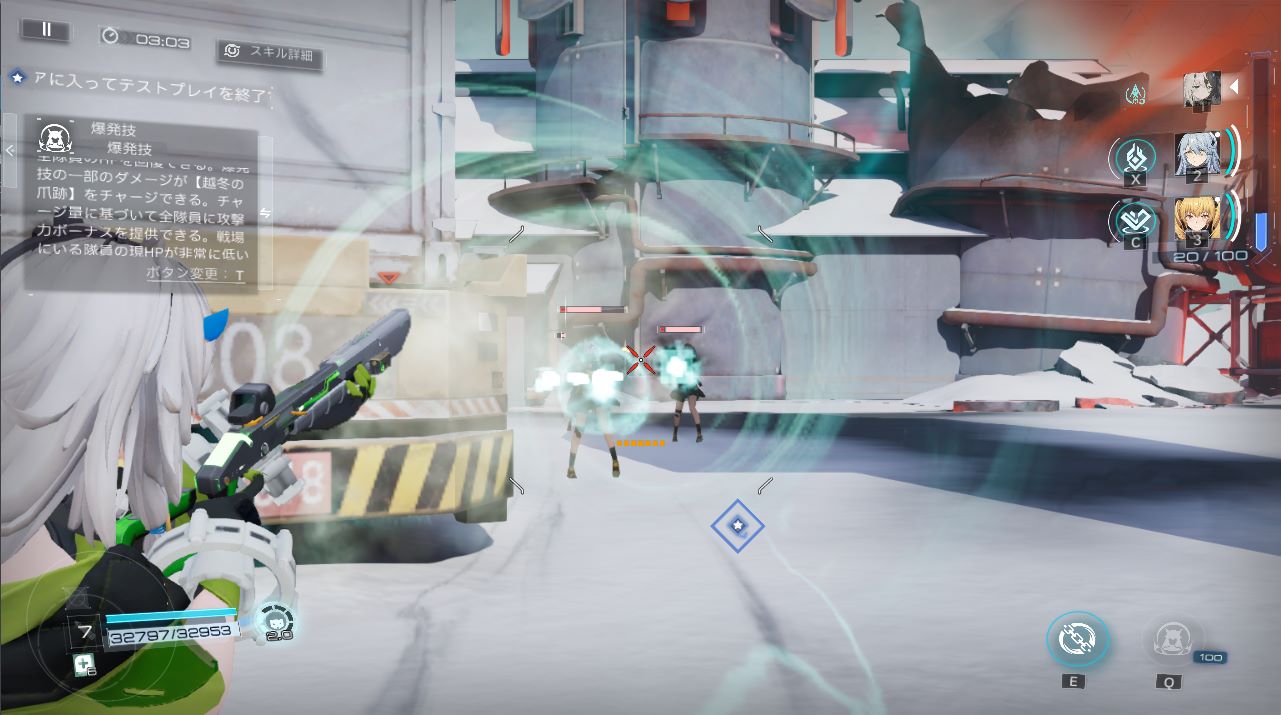Activate the blonde ally's support skill

click(x=1135, y=220)
